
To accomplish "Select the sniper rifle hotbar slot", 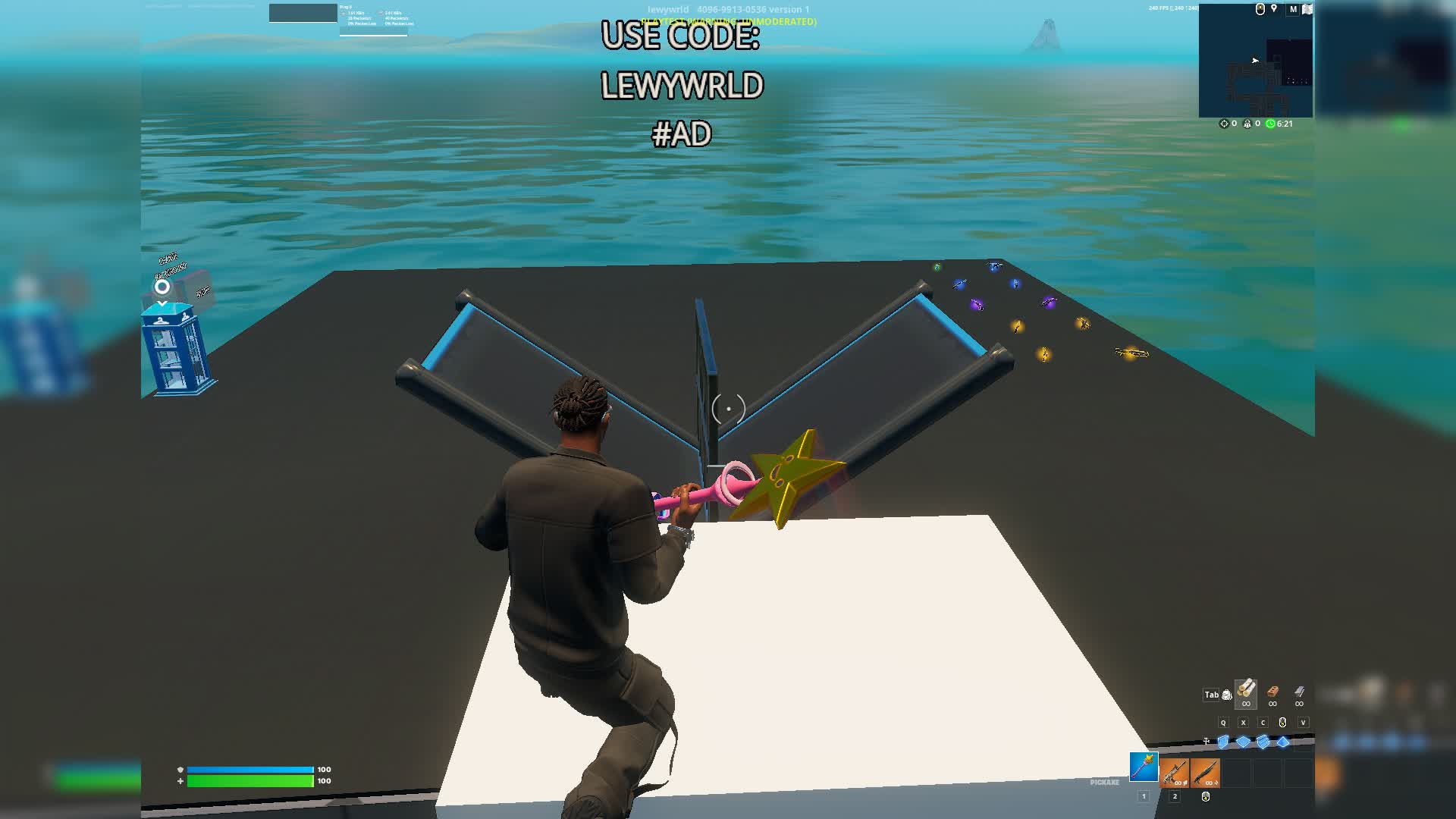I will (1206, 773).
